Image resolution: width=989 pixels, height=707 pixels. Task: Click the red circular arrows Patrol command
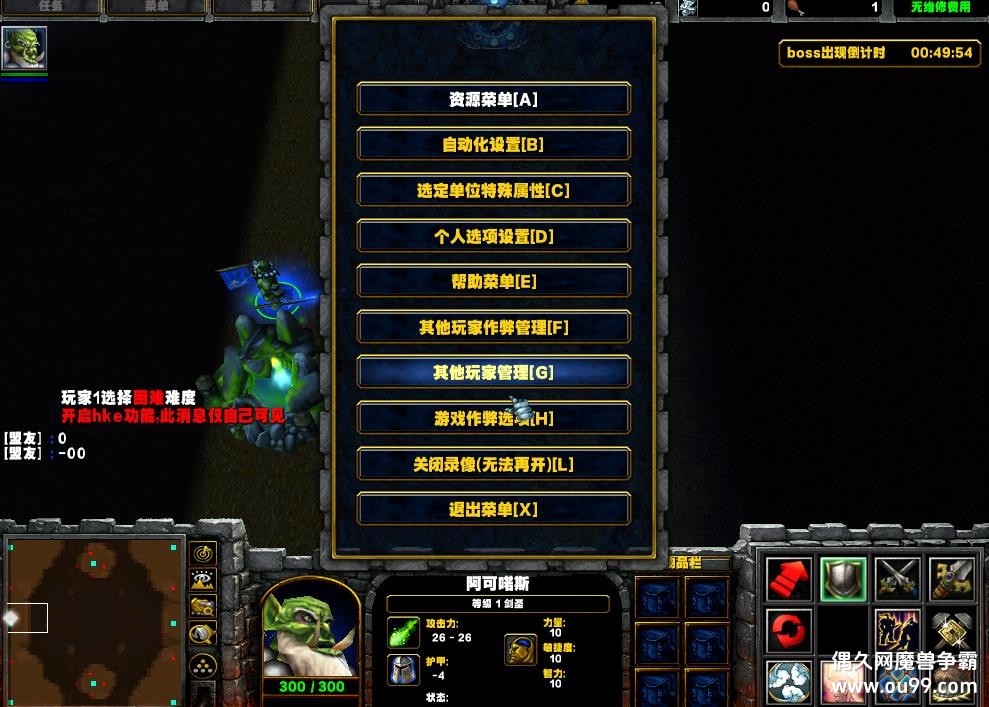789,632
